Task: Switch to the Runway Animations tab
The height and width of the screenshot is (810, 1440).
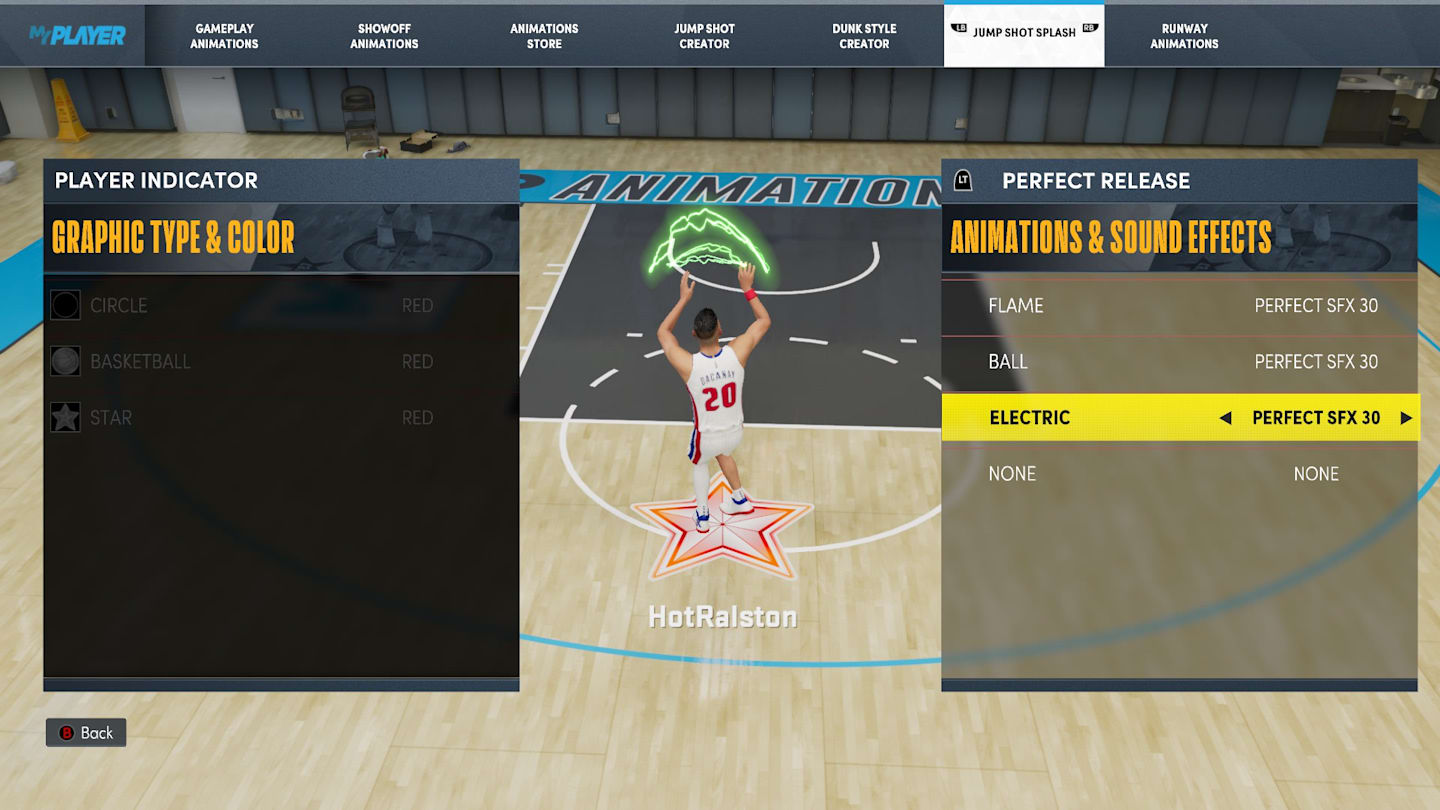Action: [x=1184, y=36]
